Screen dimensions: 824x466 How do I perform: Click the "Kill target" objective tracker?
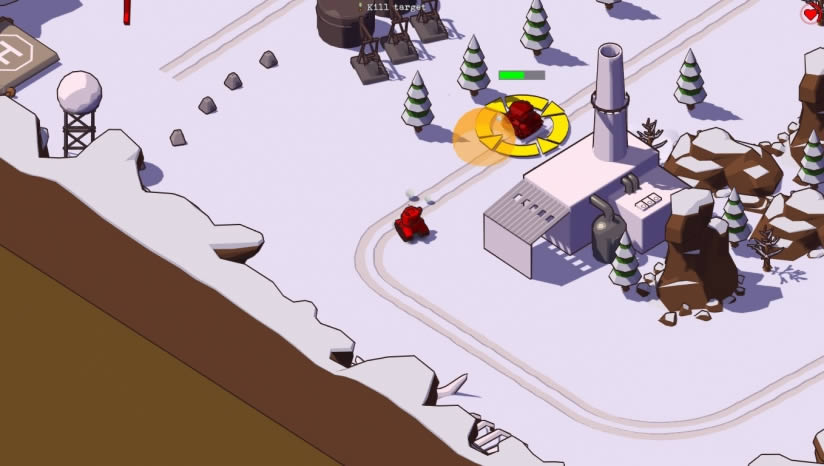(x=394, y=7)
